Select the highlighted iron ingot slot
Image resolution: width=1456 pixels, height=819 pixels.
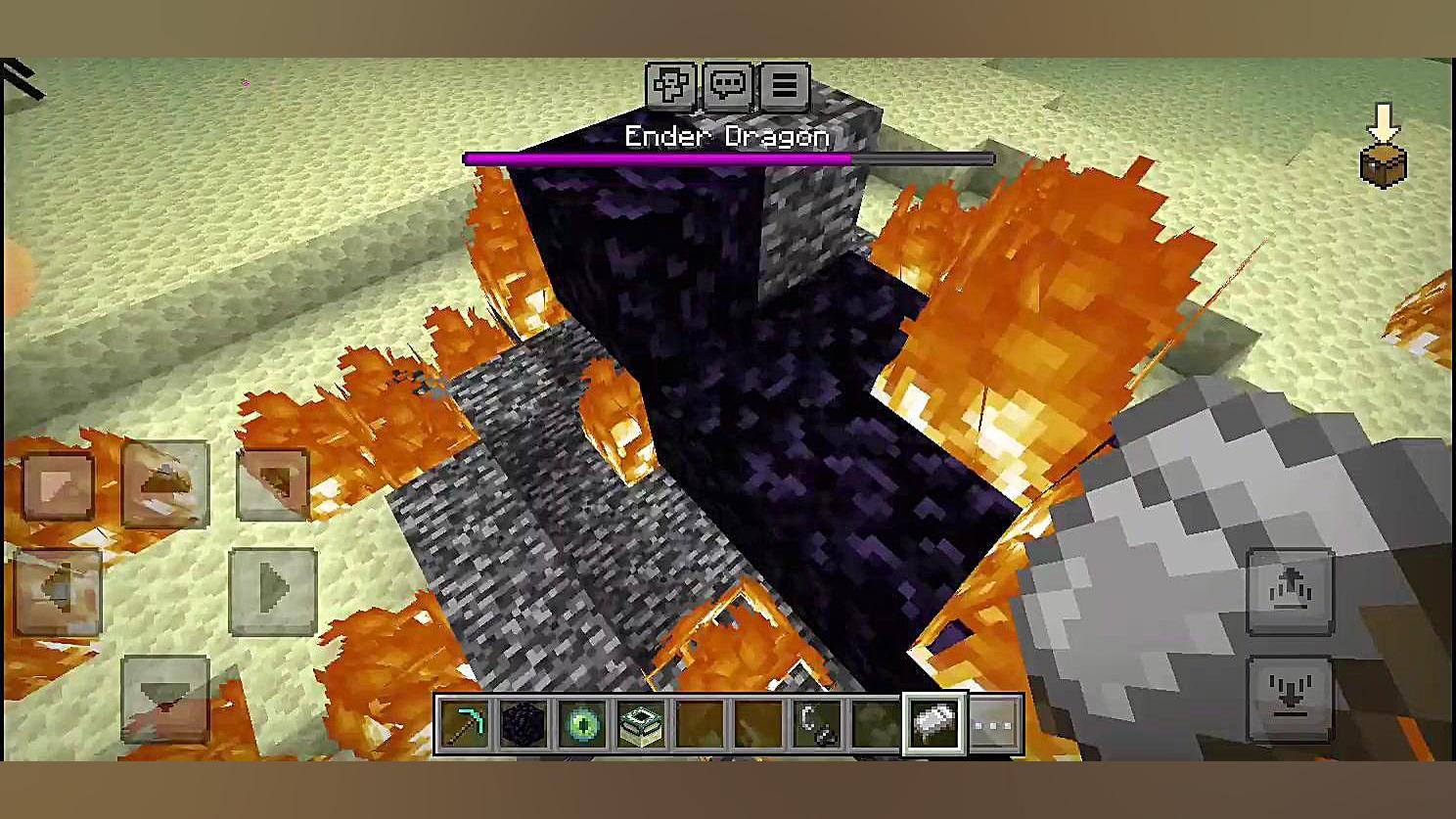click(935, 725)
